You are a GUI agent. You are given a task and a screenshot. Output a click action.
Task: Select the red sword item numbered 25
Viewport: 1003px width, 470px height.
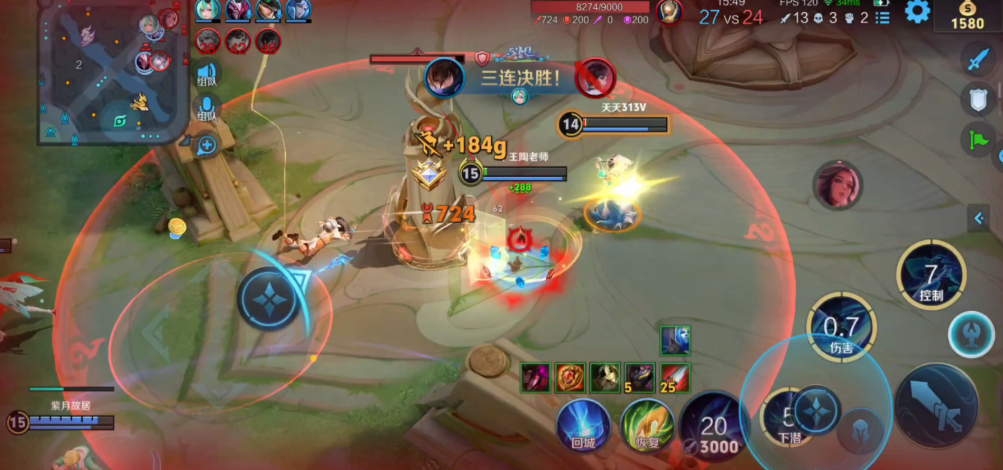pyautogui.click(x=675, y=377)
